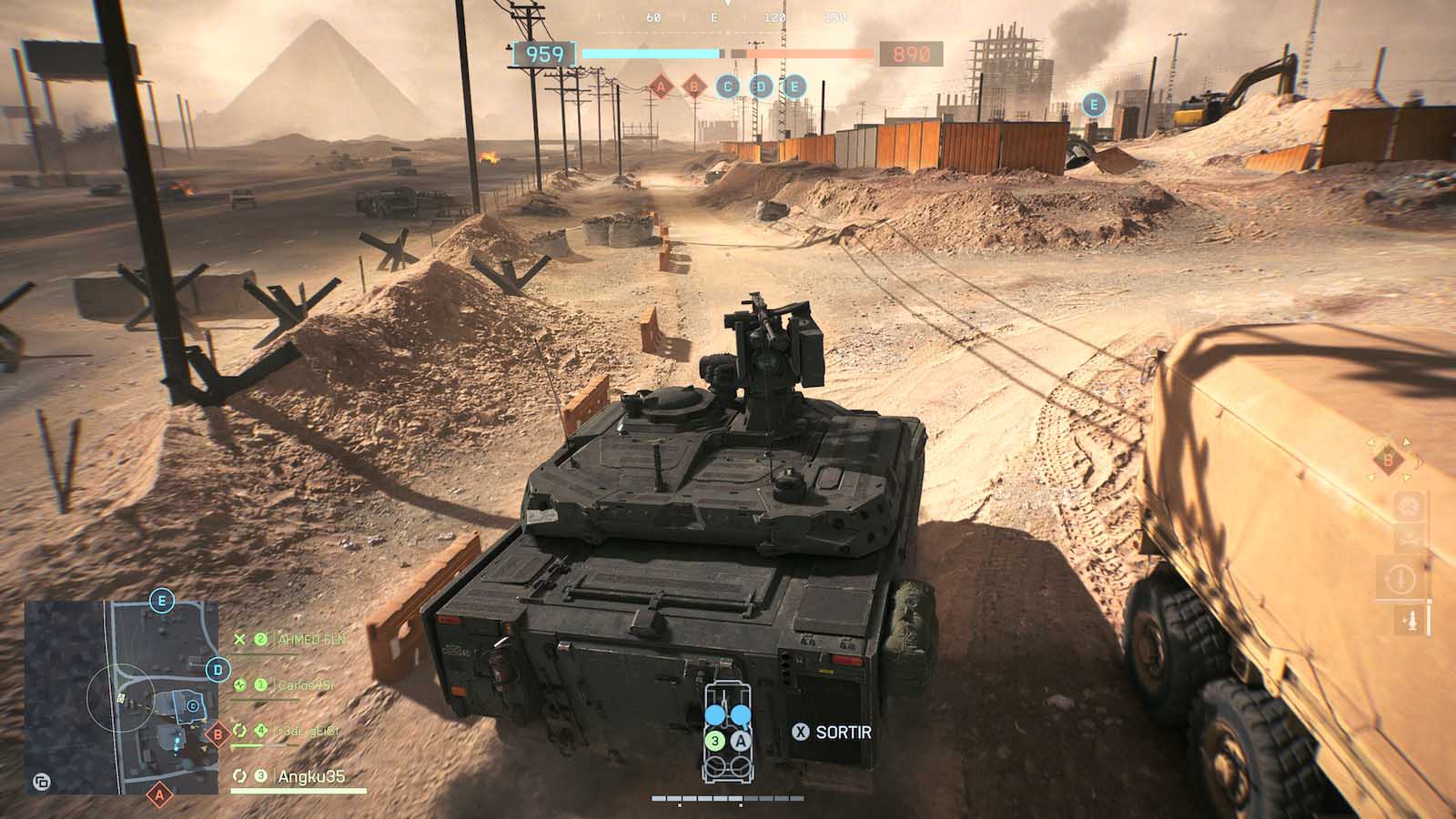Viewport: 1456px width, 819px height.
Task: Select objective B in the top capture bar
Action: tap(694, 87)
